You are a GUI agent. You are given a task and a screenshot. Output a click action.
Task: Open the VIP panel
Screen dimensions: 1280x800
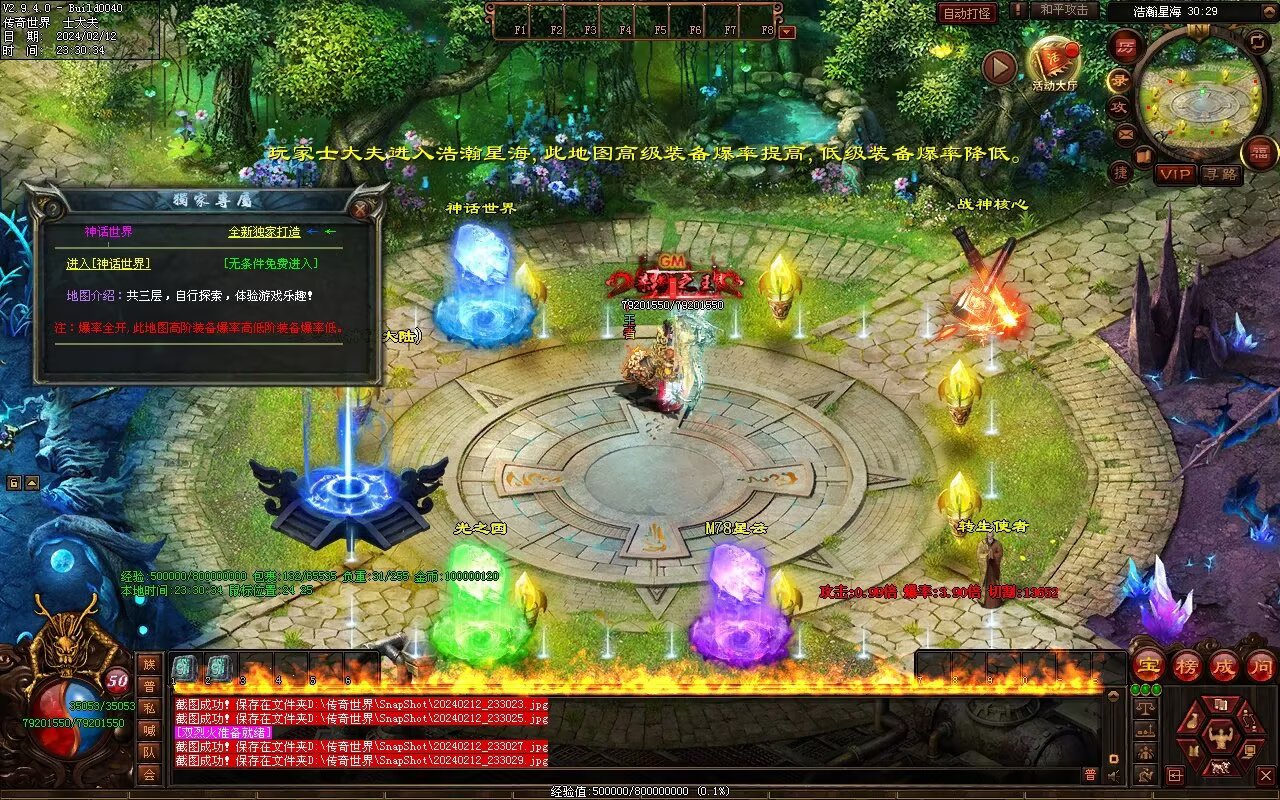(x=1175, y=173)
